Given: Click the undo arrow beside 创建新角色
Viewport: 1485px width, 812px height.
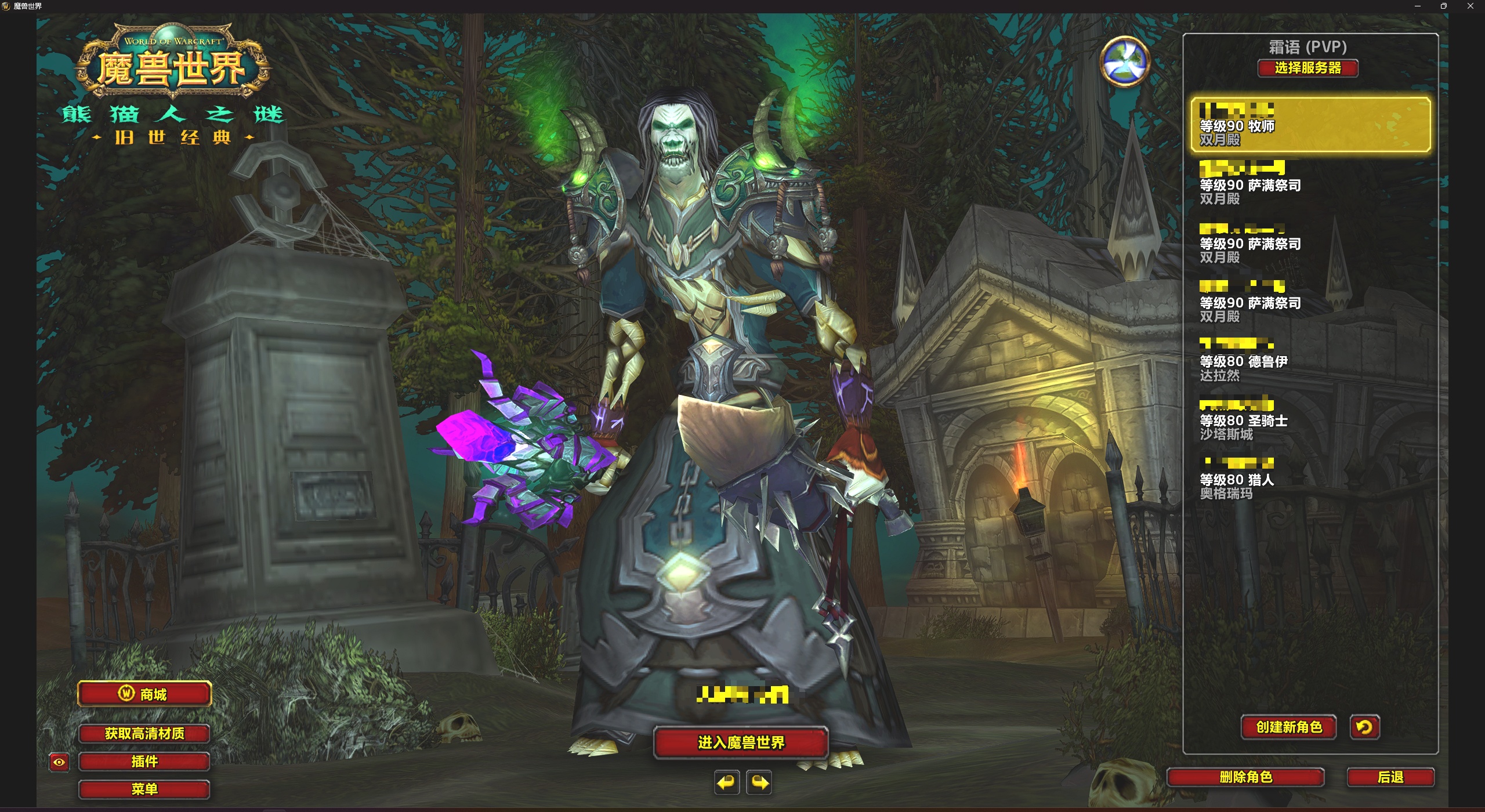Looking at the screenshot, I should pyautogui.click(x=1364, y=727).
